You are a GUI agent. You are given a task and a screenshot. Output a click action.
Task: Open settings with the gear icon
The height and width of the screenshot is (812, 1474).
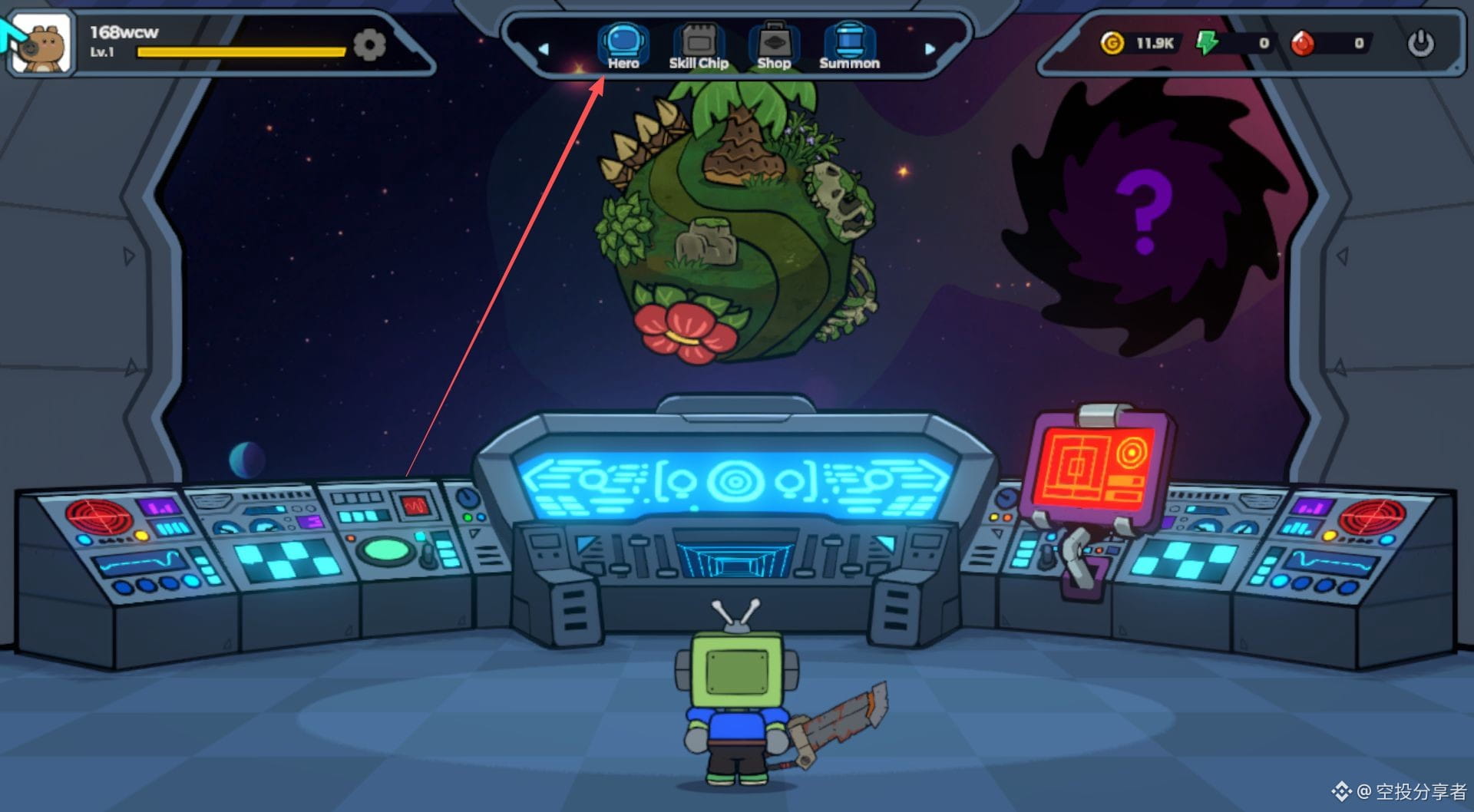click(x=369, y=45)
